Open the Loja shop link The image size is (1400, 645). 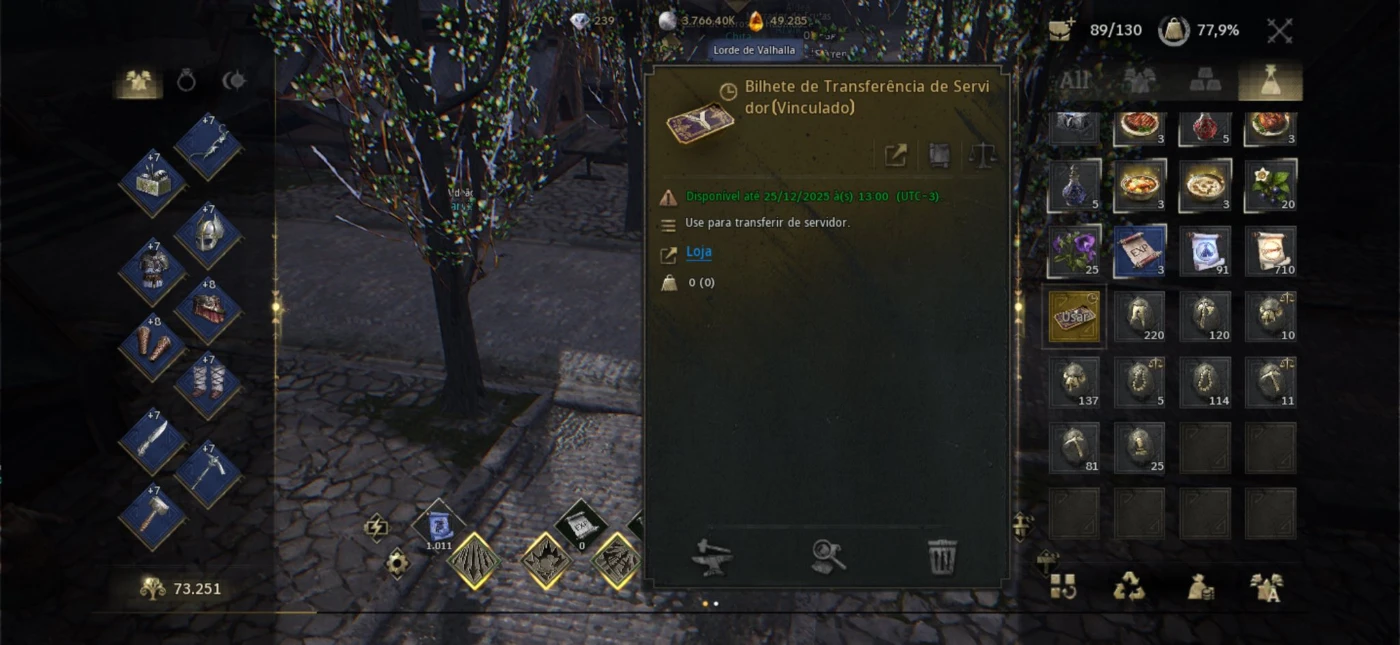point(699,252)
